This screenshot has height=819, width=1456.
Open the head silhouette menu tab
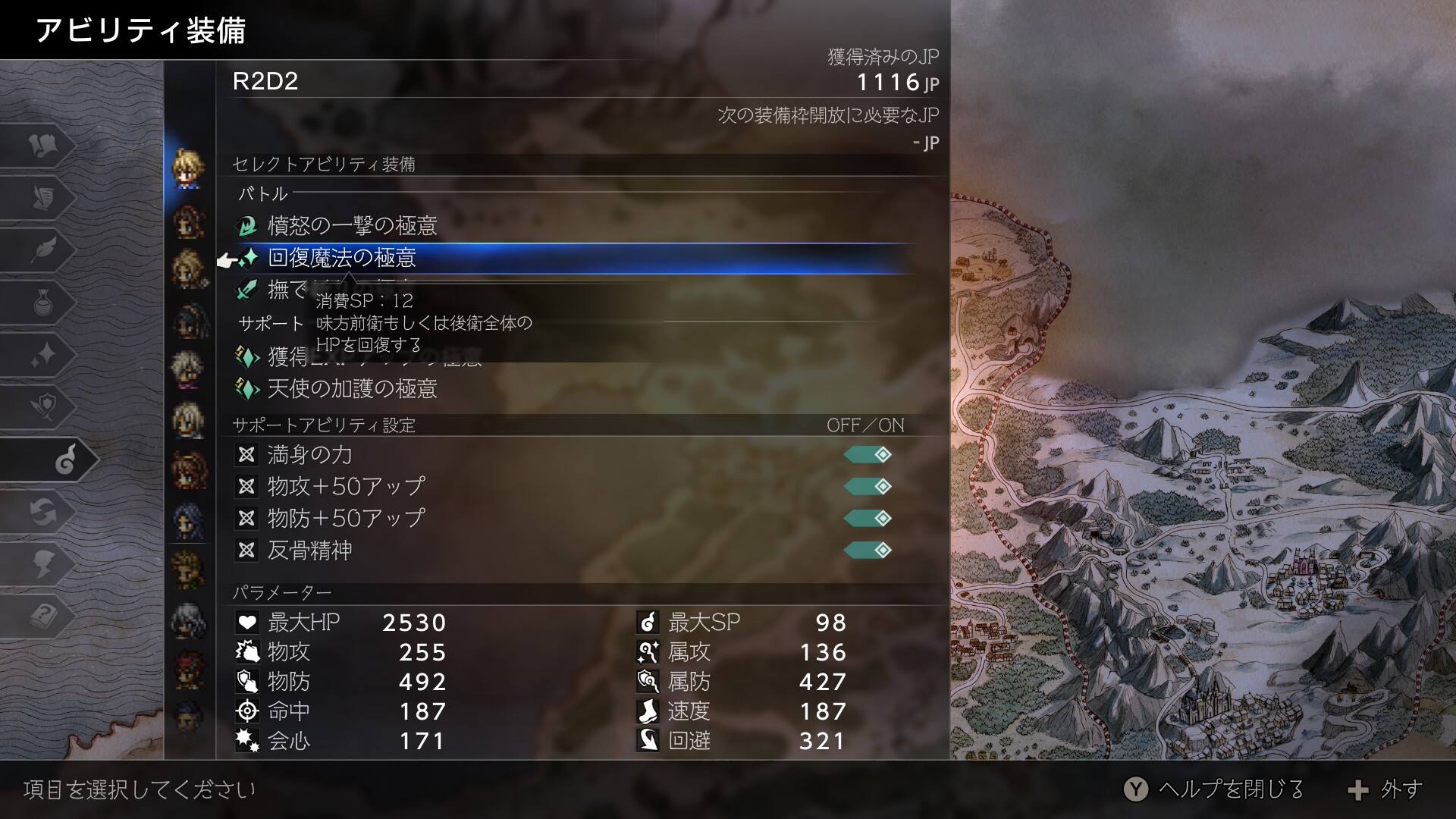coord(44,565)
